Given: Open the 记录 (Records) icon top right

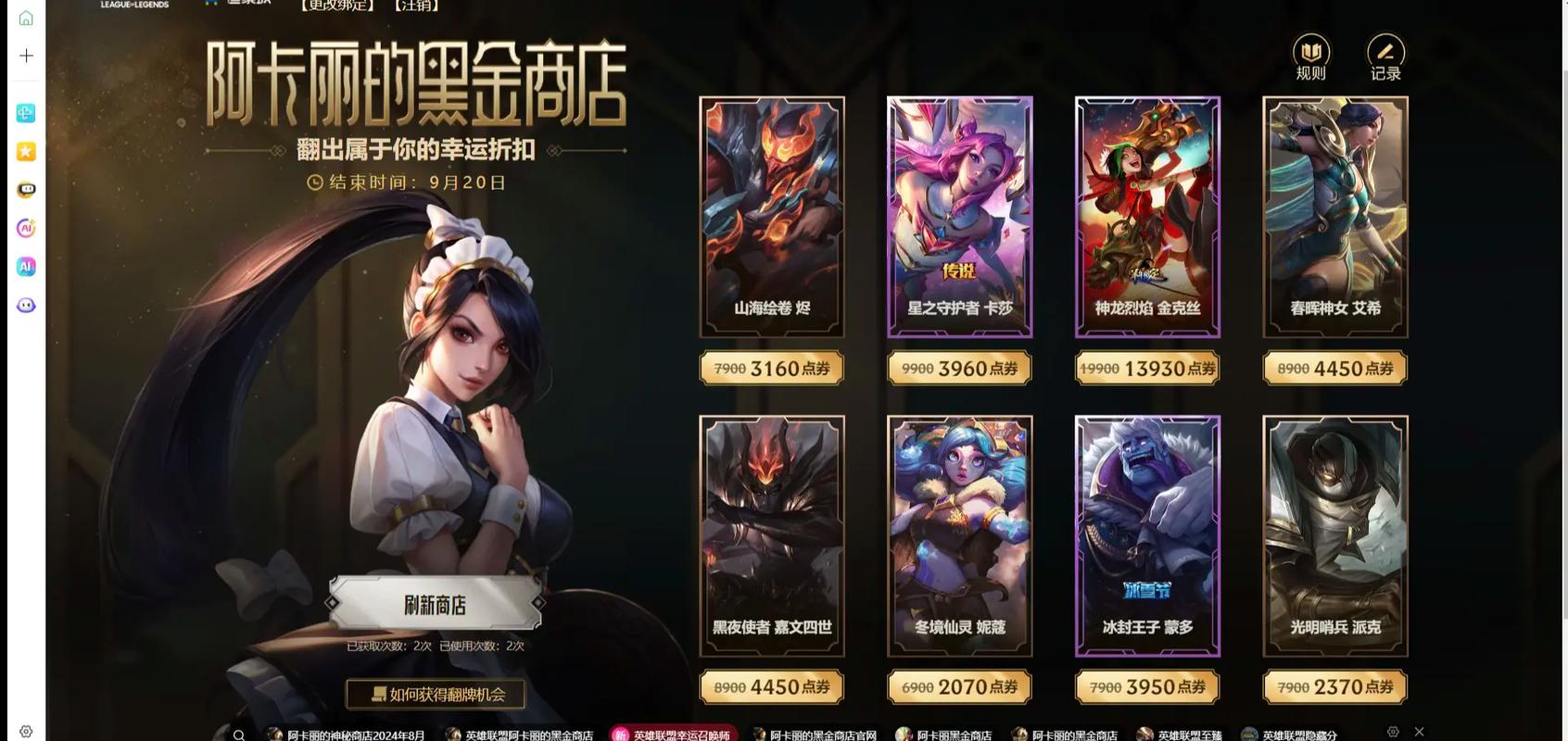Looking at the screenshot, I should 1385,53.
